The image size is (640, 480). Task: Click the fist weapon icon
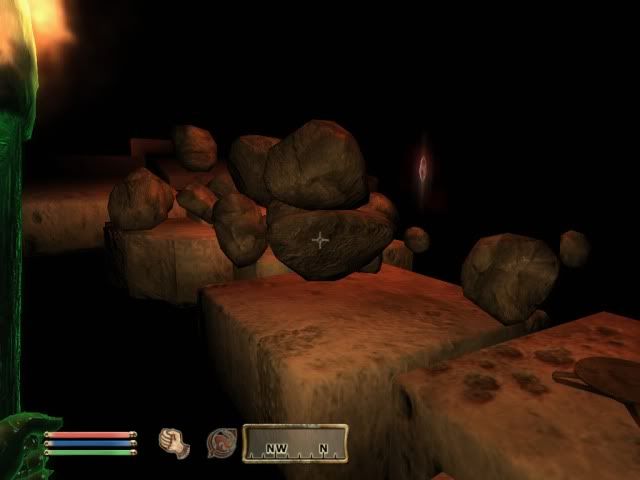point(176,443)
